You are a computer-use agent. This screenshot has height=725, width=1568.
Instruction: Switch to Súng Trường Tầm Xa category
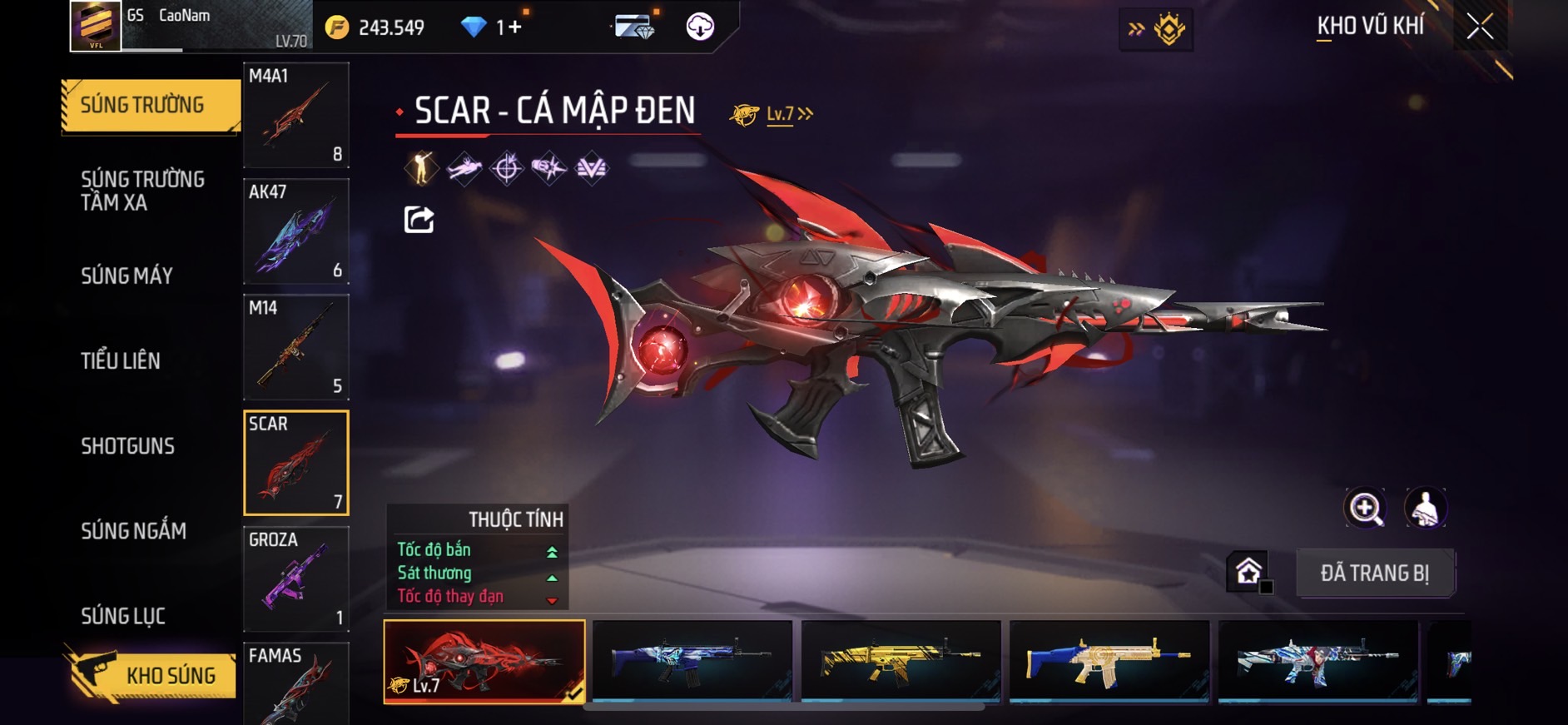click(x=142, y=191)
